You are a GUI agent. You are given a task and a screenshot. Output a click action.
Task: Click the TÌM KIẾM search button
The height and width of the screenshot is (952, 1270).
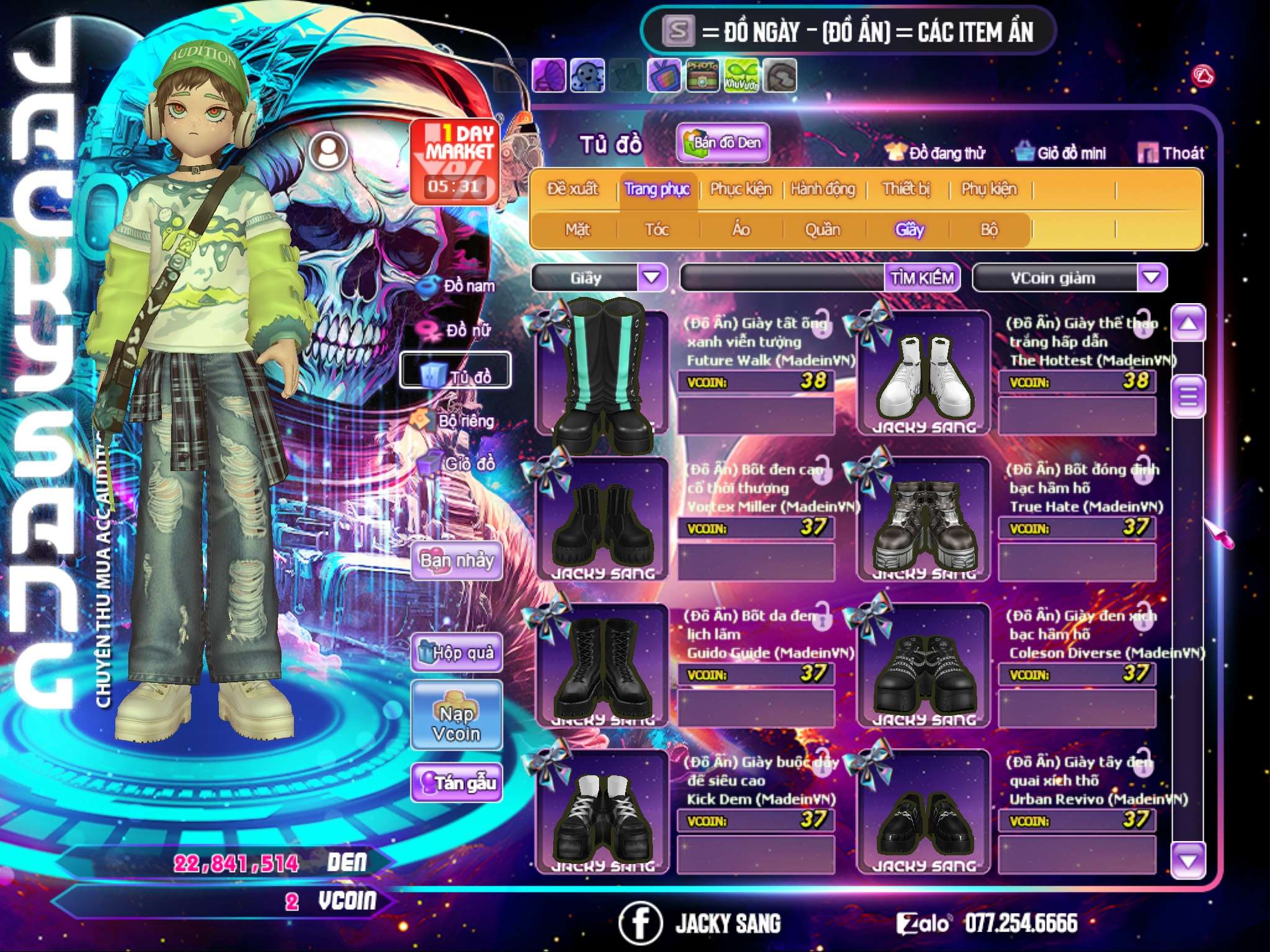point(922,278)
